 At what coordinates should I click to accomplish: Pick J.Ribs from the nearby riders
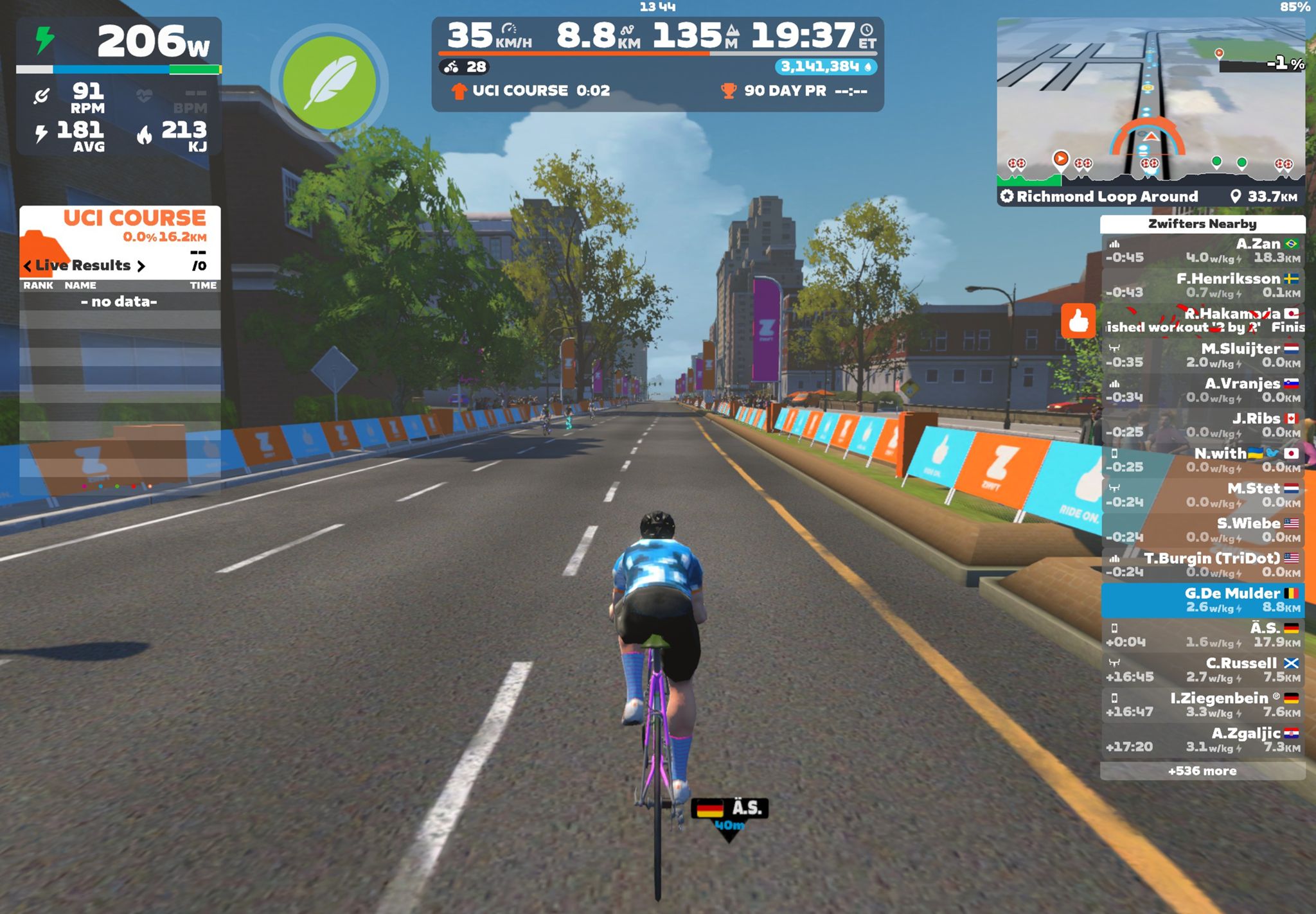click(x=1202, y=425)
